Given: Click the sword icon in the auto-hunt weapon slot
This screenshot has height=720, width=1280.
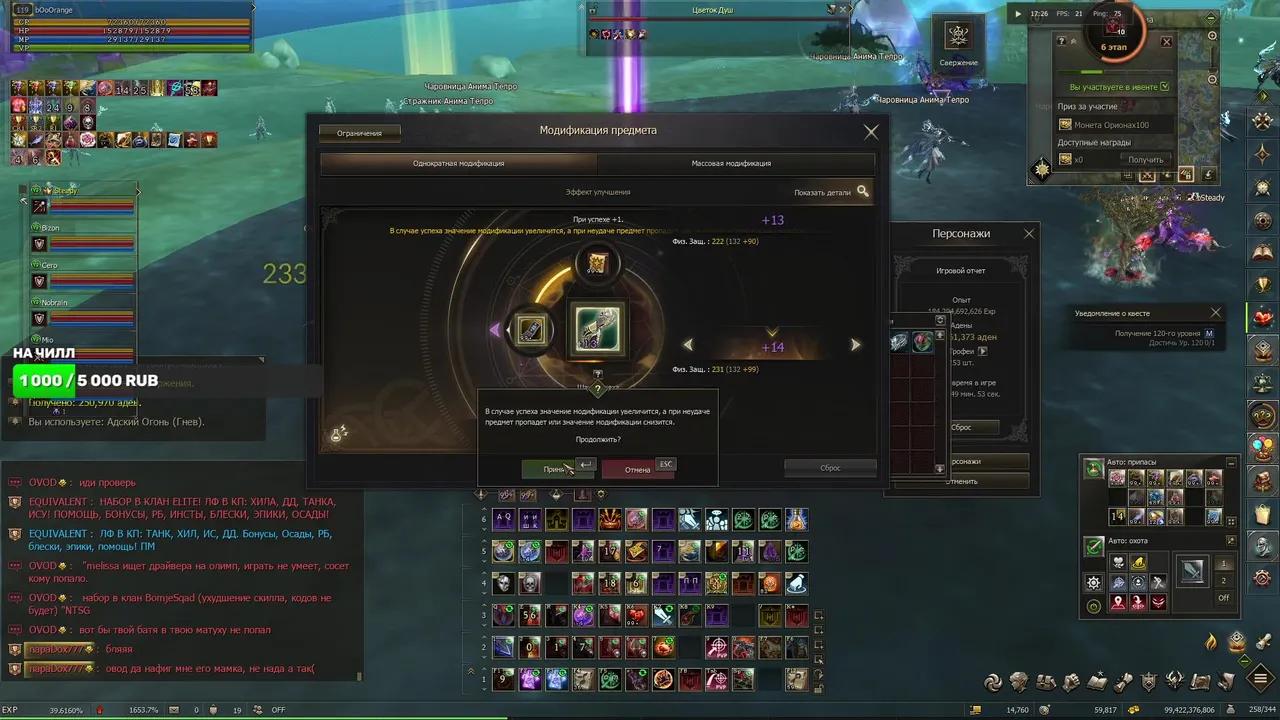Looking at the screenshot, I should pos(1193,573).
